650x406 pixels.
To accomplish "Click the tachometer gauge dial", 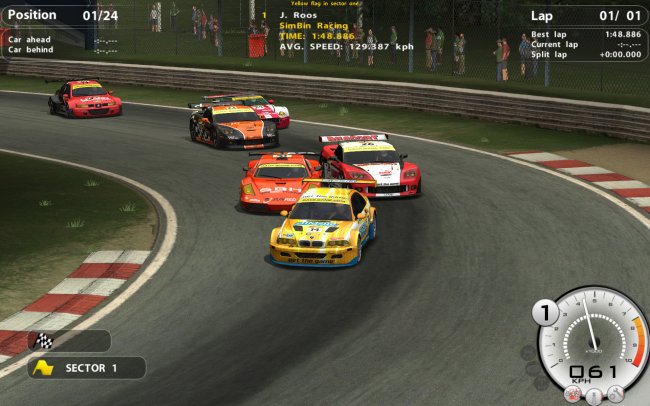I will point(594,335).
